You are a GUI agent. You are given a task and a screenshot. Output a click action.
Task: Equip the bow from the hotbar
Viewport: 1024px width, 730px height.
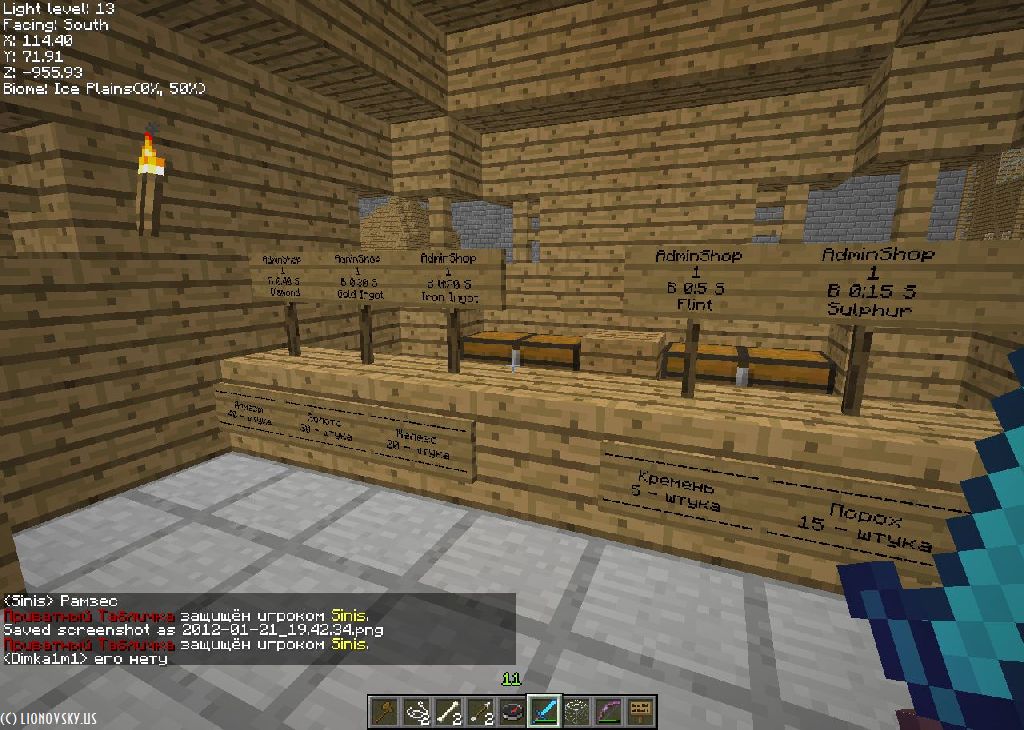pyautogui.click(x=608, y=711)
